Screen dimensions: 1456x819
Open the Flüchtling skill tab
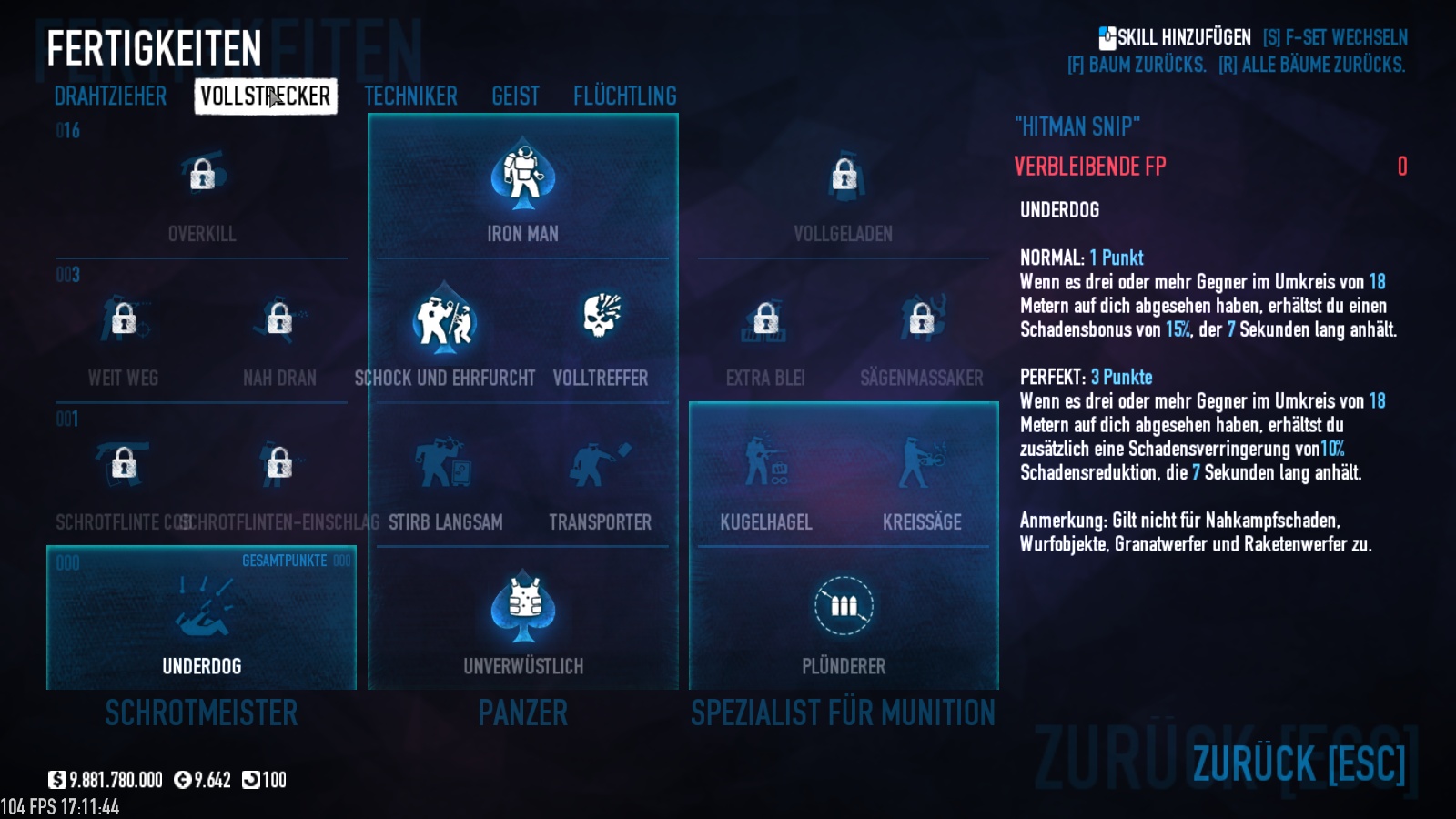[624, 96]
